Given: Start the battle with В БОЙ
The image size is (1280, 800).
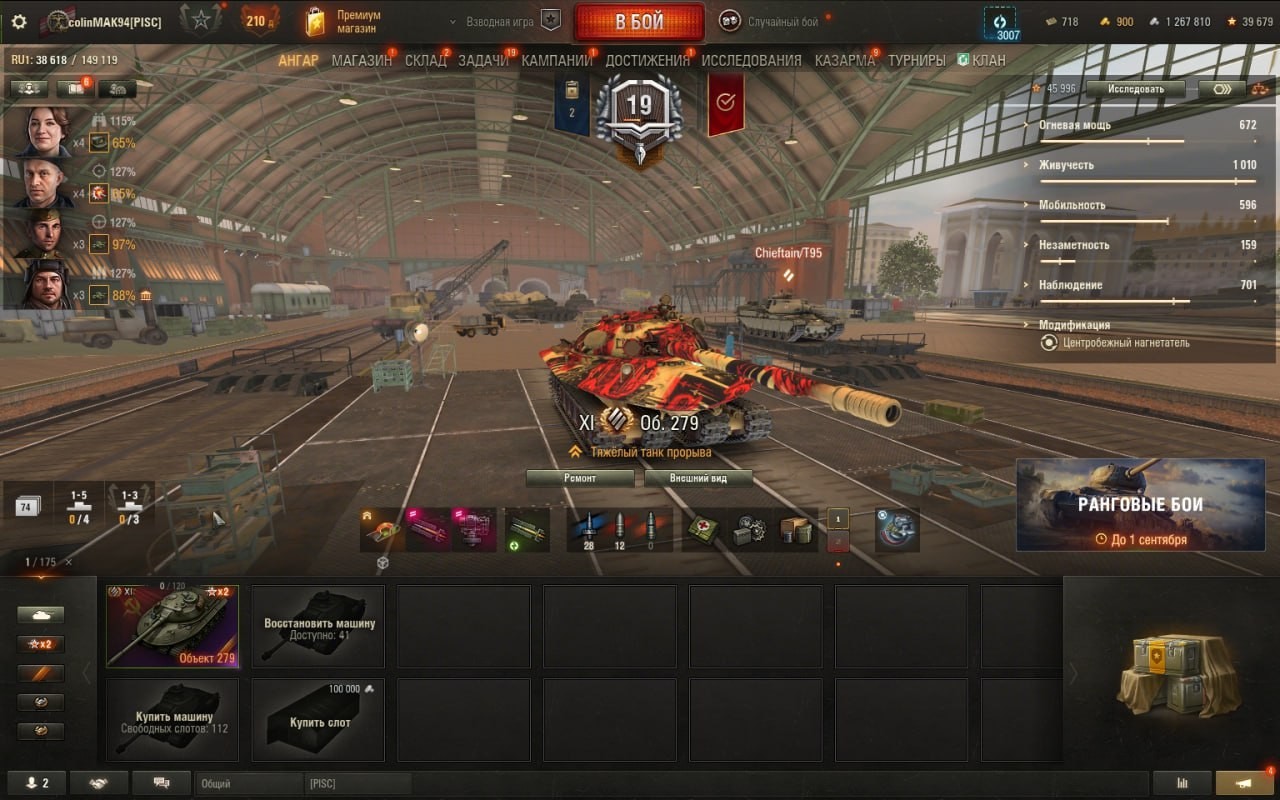Looking at the screenshot, I should [639, 22].
